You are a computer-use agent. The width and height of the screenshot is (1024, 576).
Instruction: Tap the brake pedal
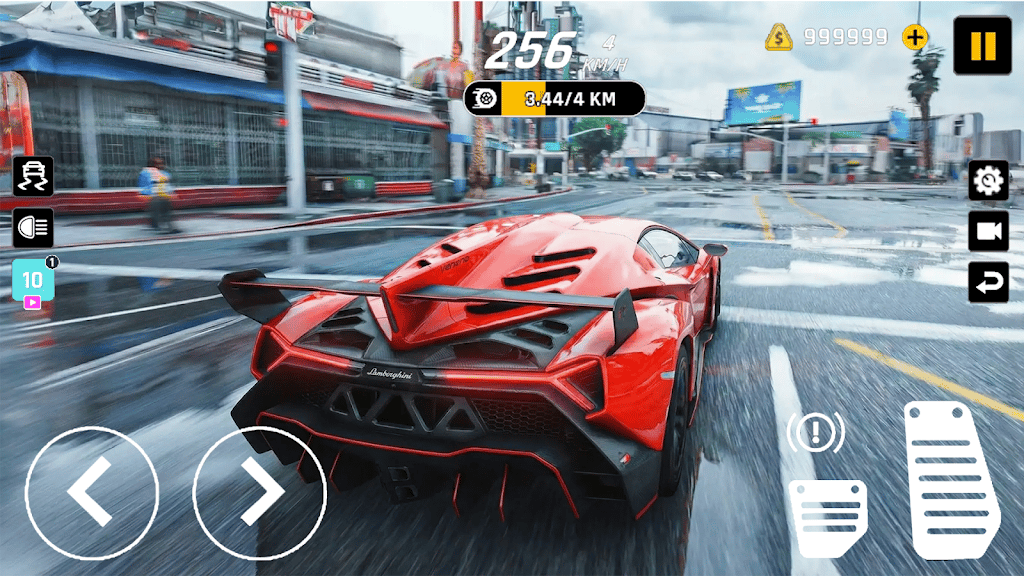(x=827, y=516)
